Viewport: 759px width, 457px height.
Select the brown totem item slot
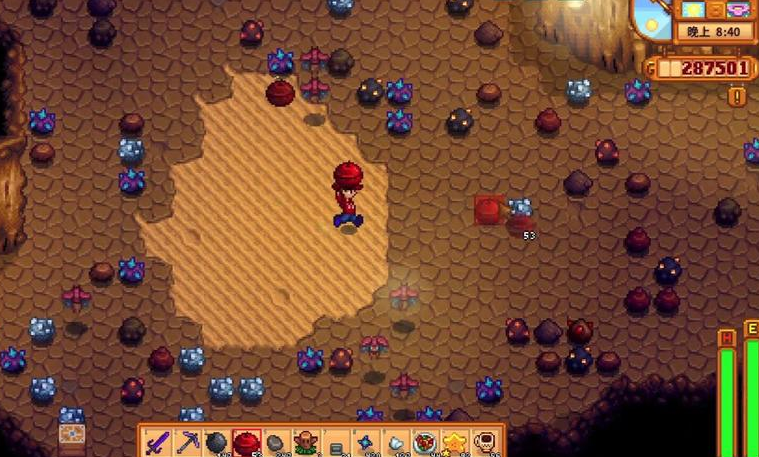click(307, 442)
